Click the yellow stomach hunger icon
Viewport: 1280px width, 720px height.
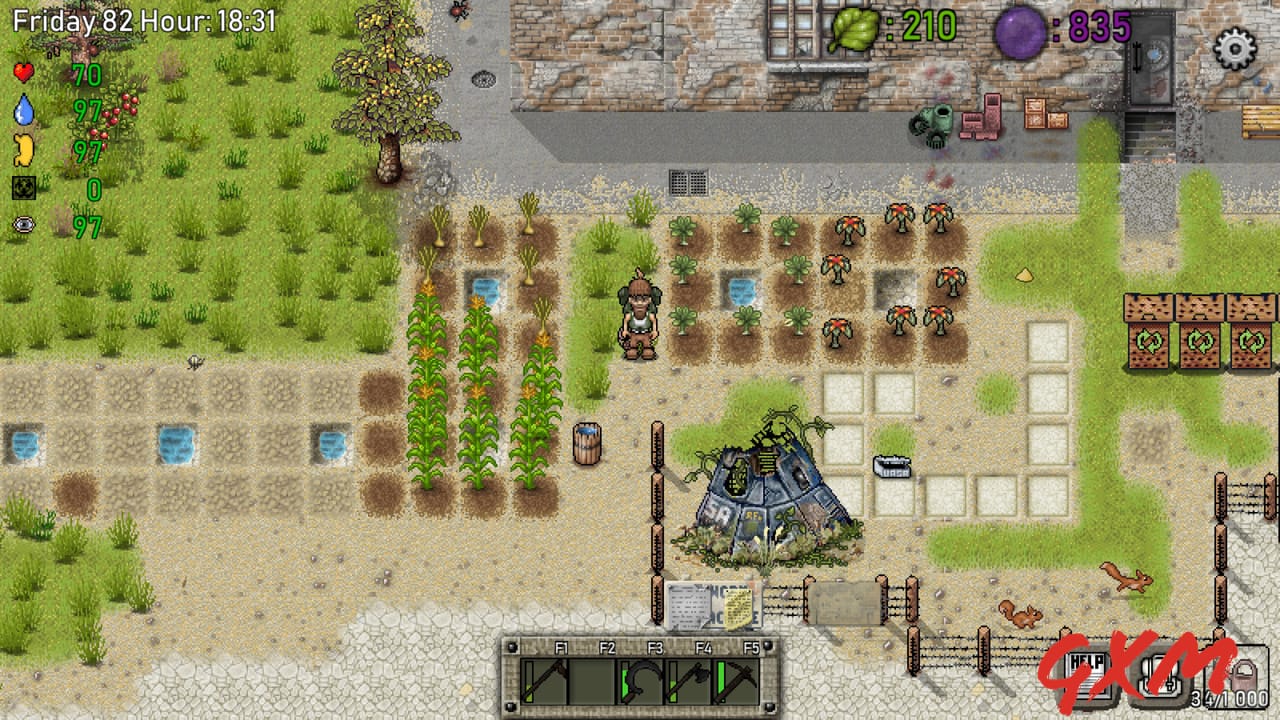coord(22,150)
